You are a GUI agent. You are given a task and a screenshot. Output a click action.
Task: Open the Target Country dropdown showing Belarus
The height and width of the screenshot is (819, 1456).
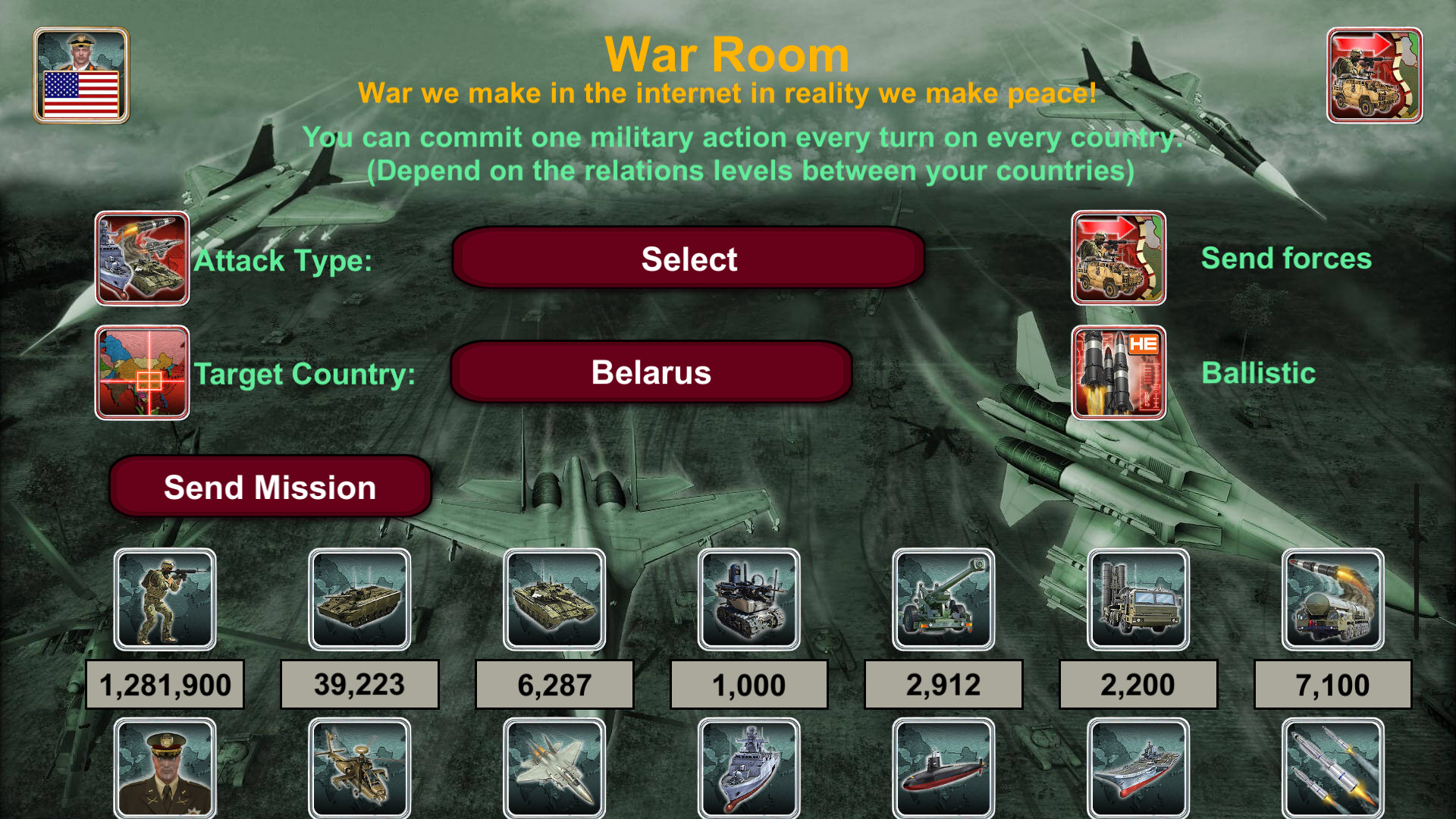(x=651, y=372)
